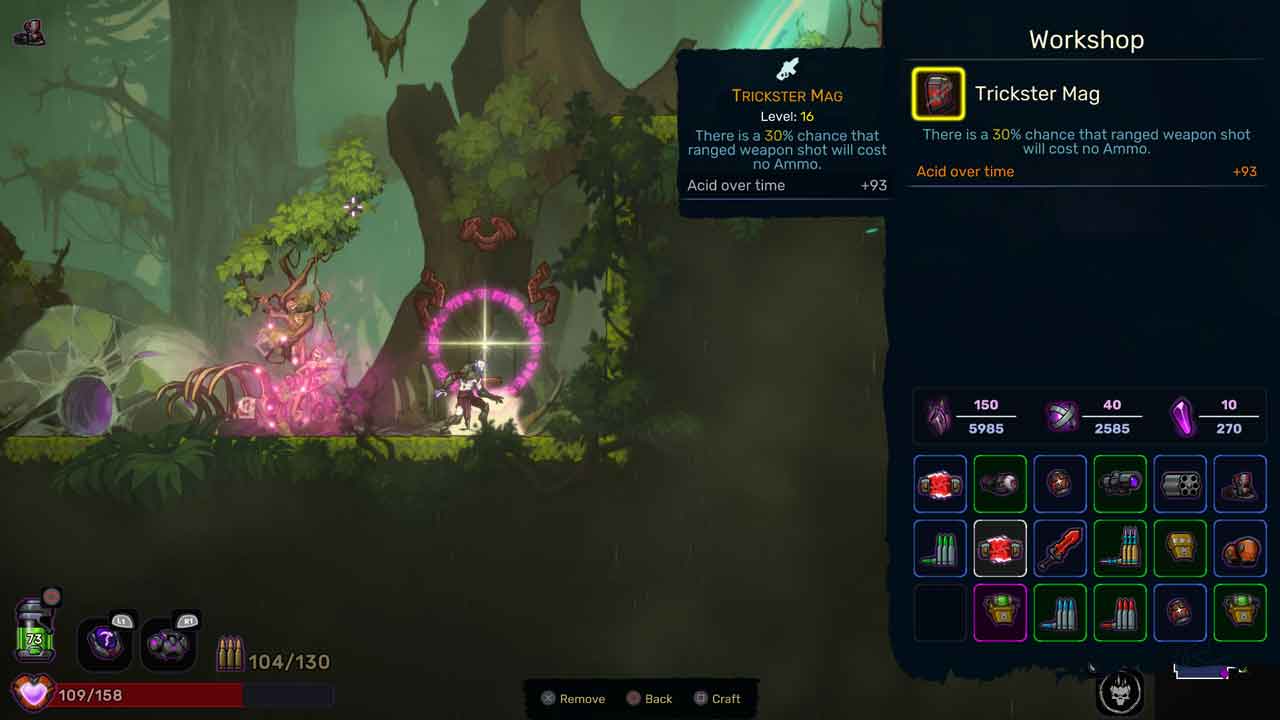
Task: Select the blue-tipped bullets ammo item
Action: 1060,613
